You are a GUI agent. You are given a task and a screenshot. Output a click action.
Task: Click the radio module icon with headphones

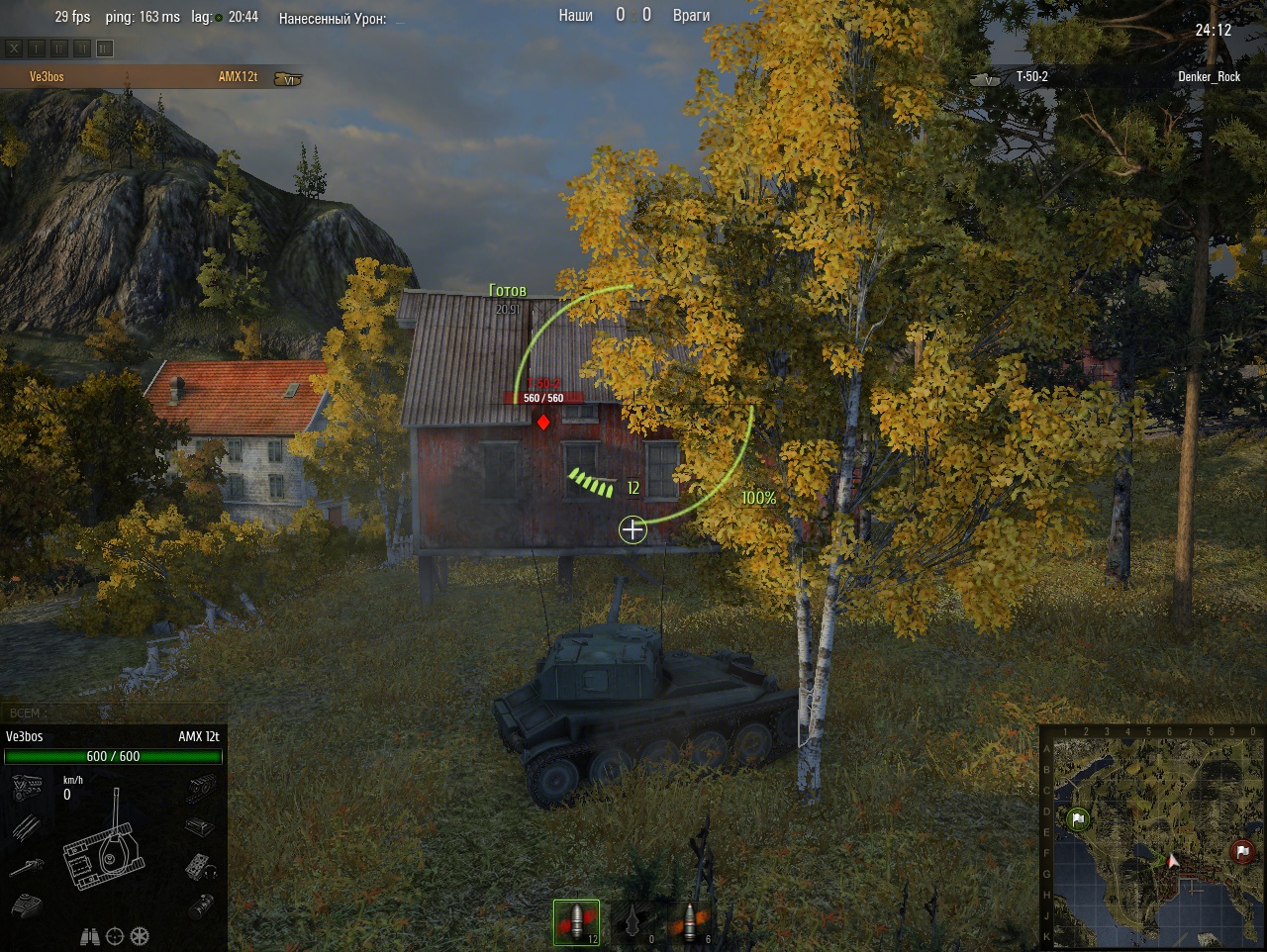[201, 866]
